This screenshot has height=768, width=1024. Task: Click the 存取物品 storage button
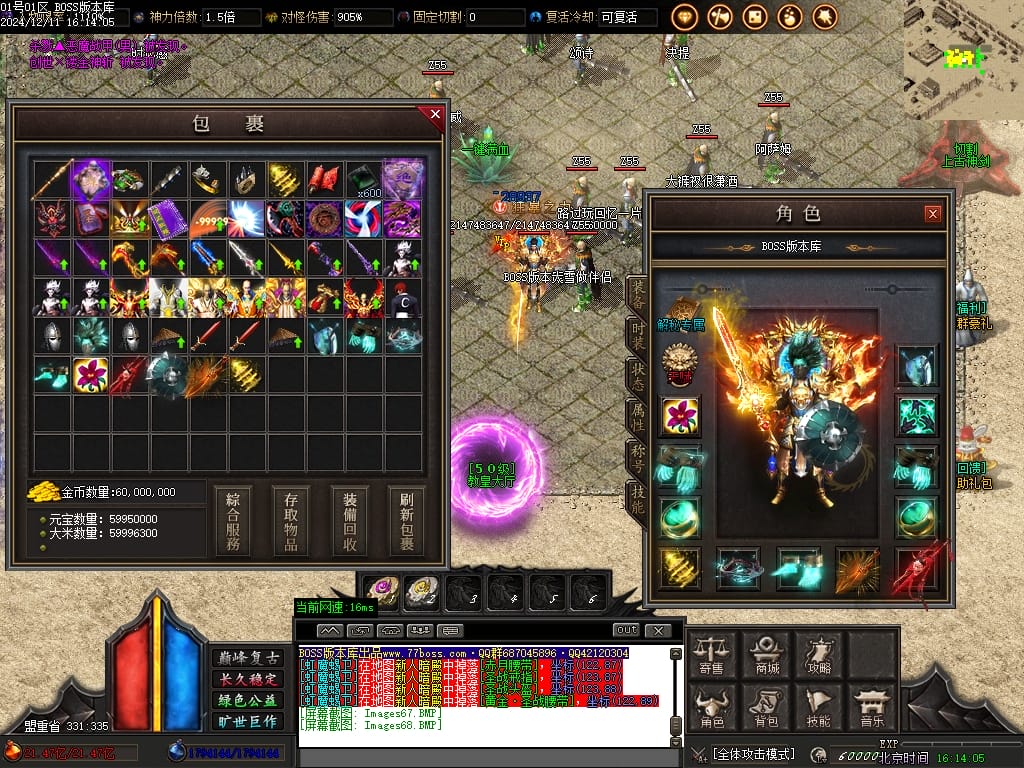tap(291, 521)
